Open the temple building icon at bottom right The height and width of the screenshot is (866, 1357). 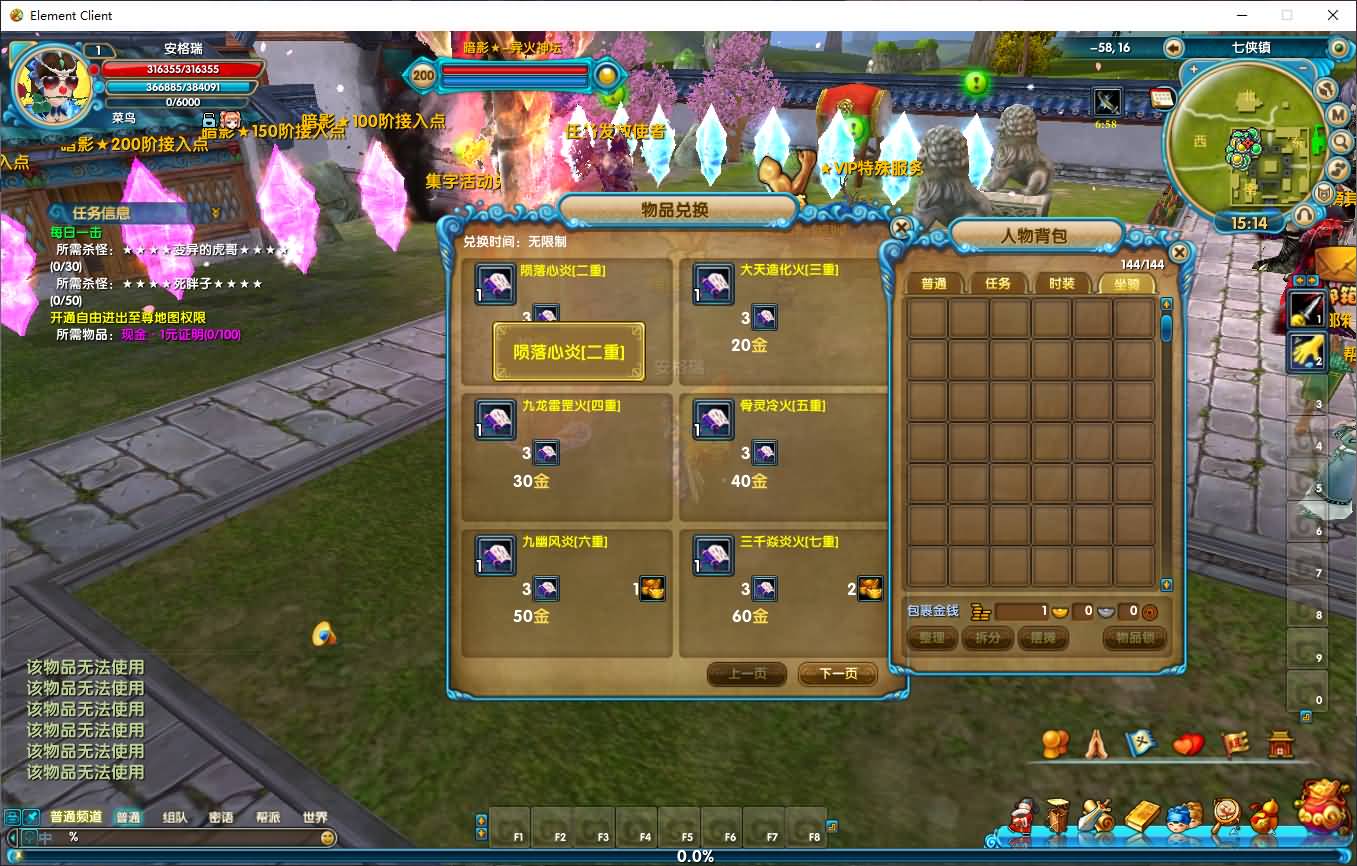(1280, 744)
